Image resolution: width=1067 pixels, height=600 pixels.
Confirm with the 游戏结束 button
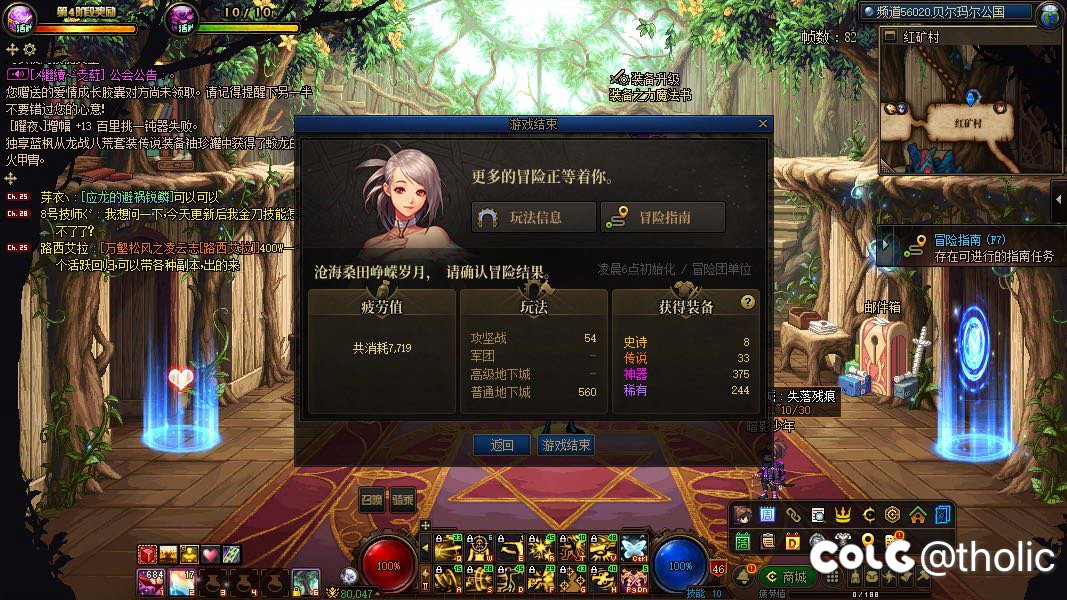coord(566,445)
